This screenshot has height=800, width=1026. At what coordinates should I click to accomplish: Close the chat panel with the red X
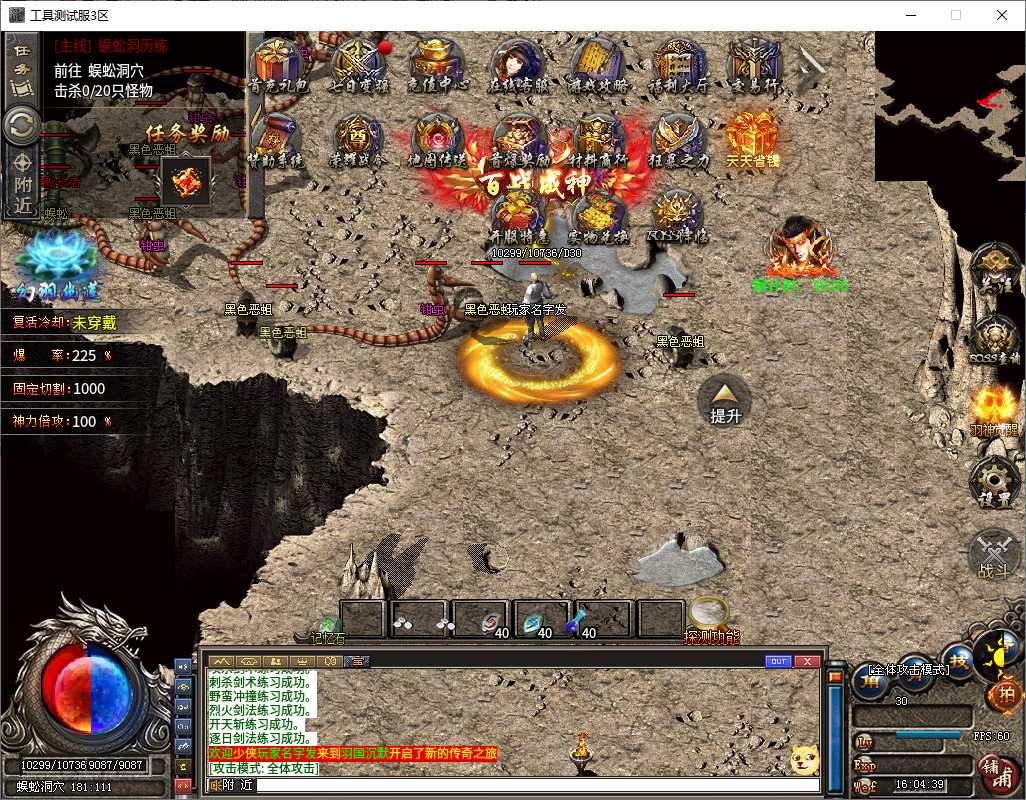[x=808, y=661]
